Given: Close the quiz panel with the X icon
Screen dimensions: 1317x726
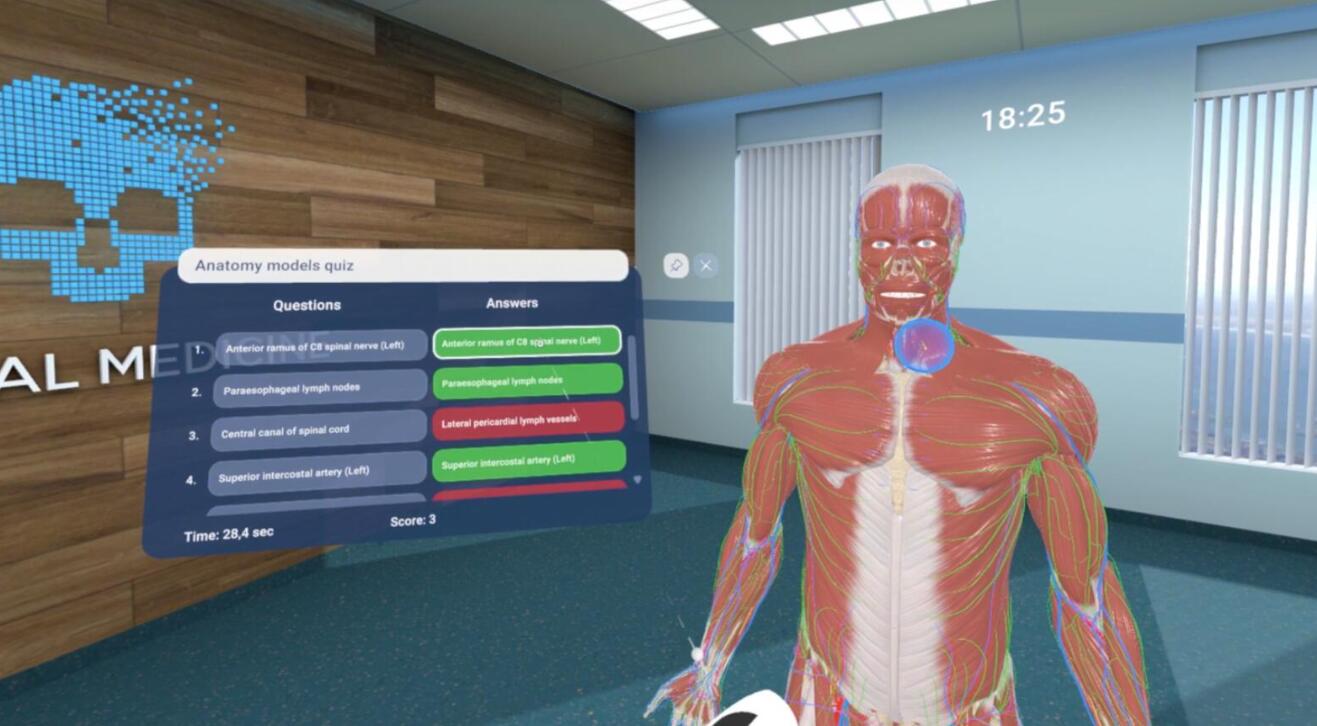Looking at the screenshot, I should [x=708, y=264].
